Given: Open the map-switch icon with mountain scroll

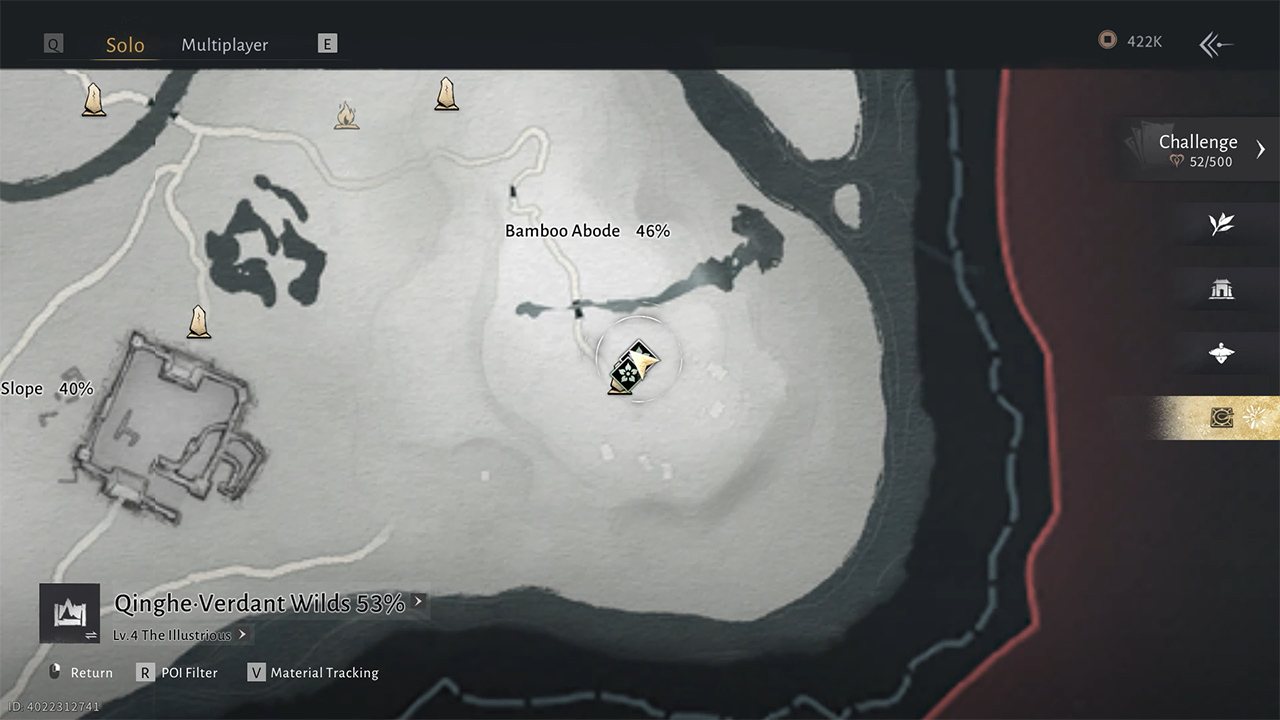Looking at the screenshot, I should click(69, 613).
